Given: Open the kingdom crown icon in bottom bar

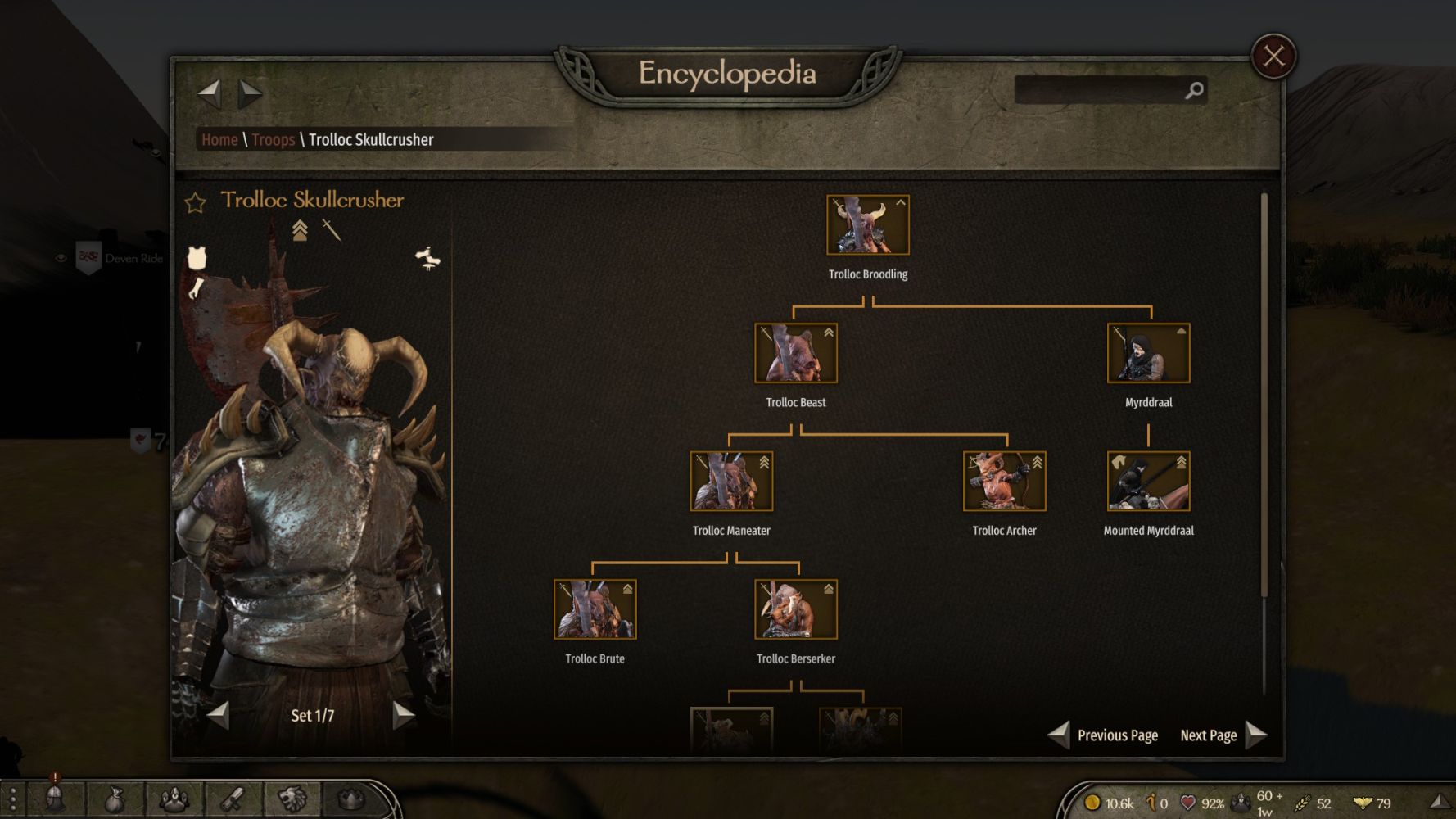Looking at the screenshot, I should [350, 799].
